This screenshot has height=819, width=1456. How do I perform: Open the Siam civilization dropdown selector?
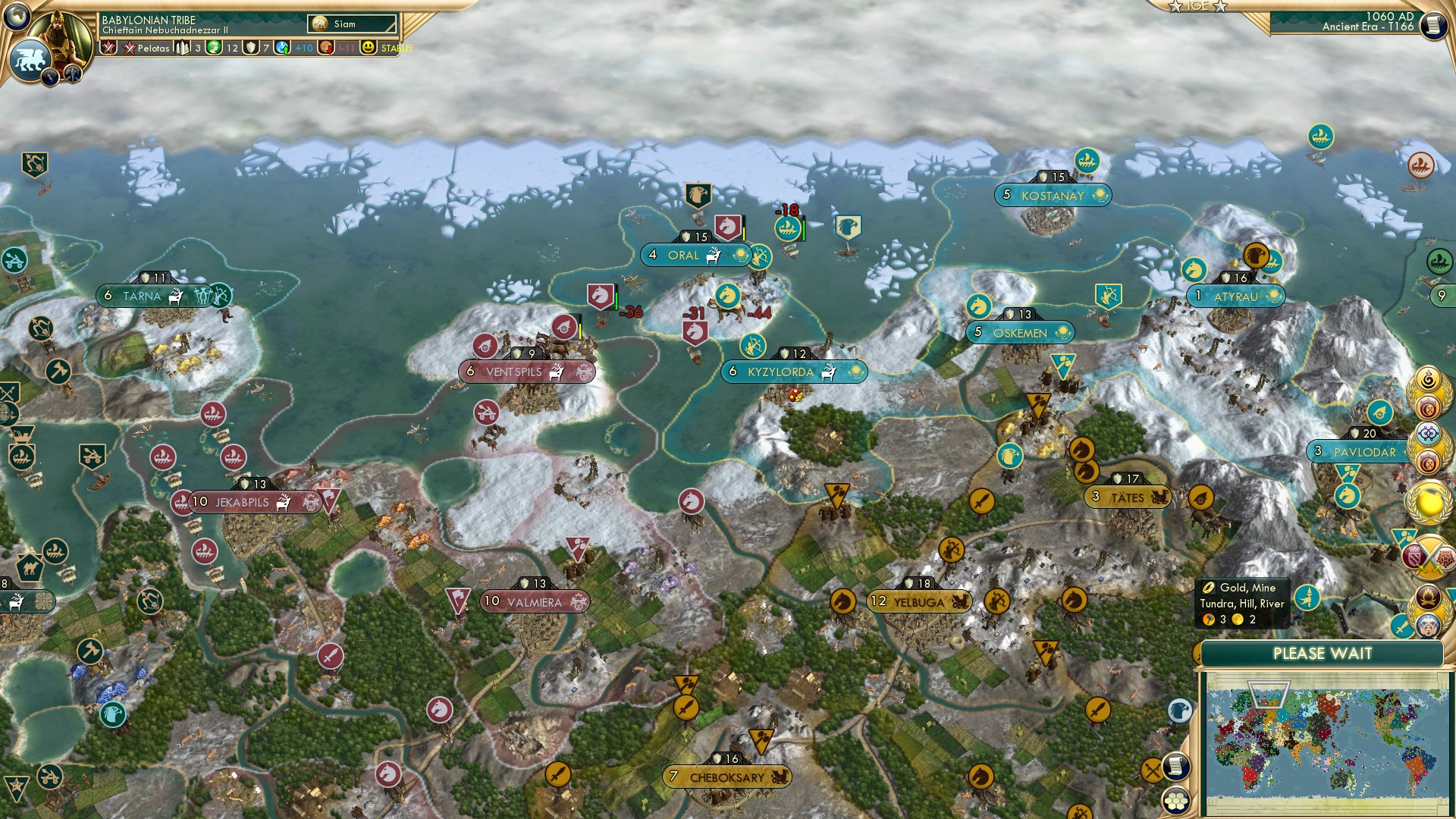pyautogui.click(x=349, y=24)
